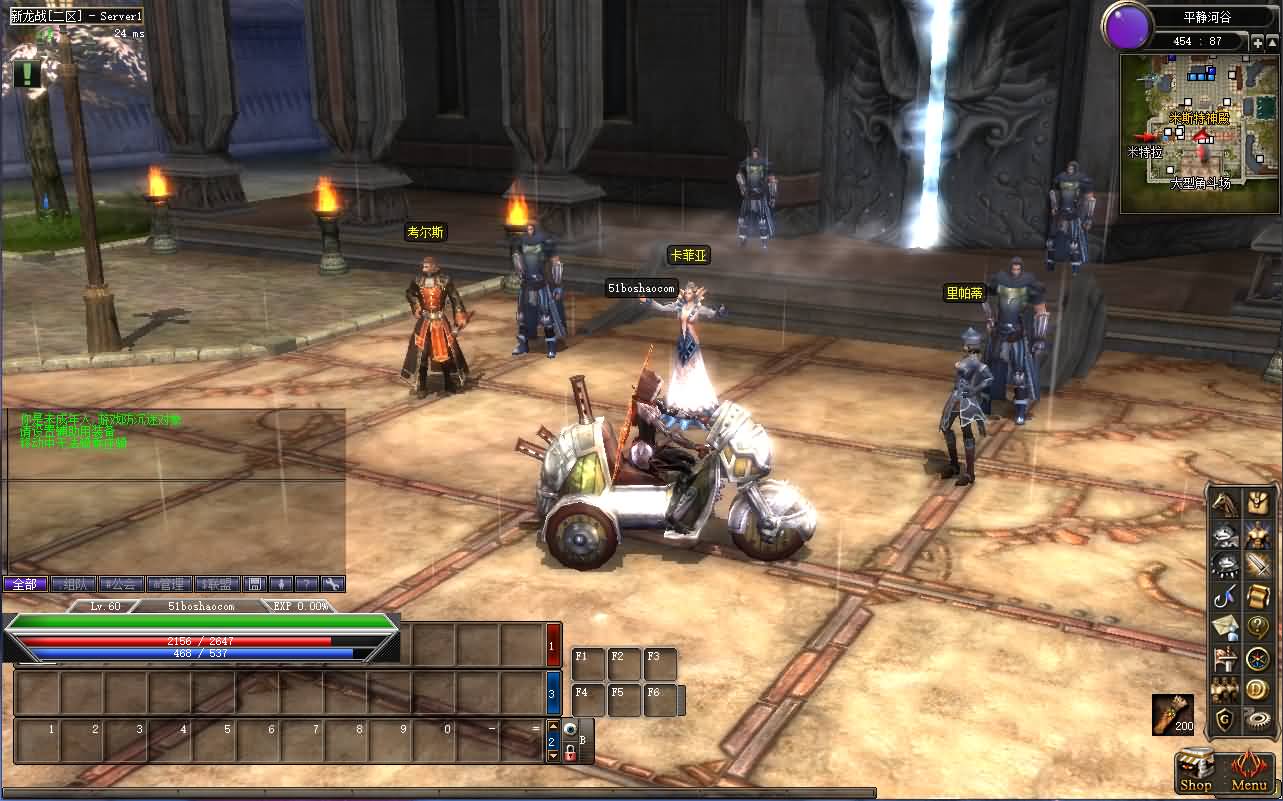Open the golden scroll quest icon

pos(1257,597)
